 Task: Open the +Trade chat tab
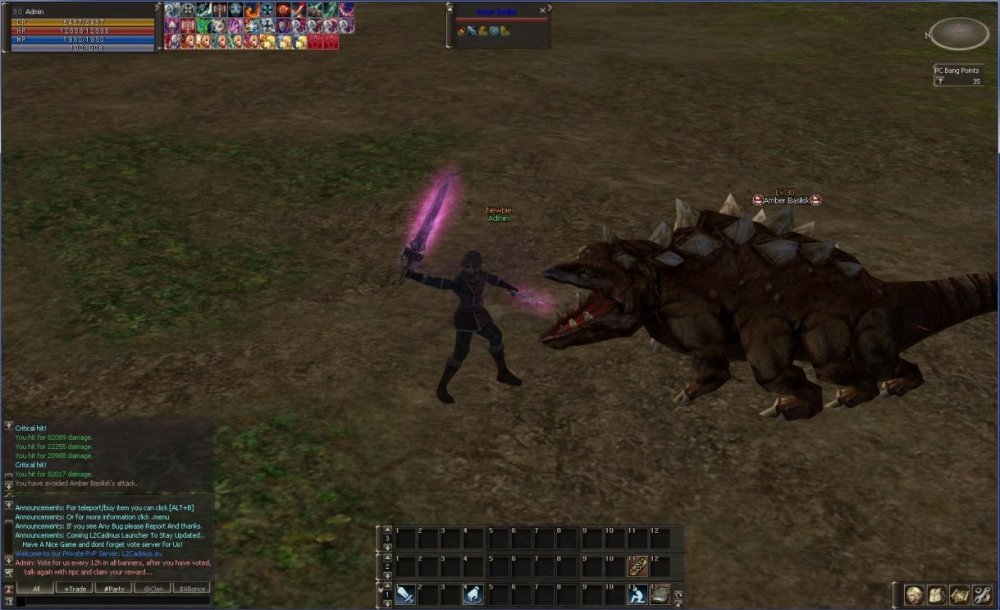pos(77,589)
